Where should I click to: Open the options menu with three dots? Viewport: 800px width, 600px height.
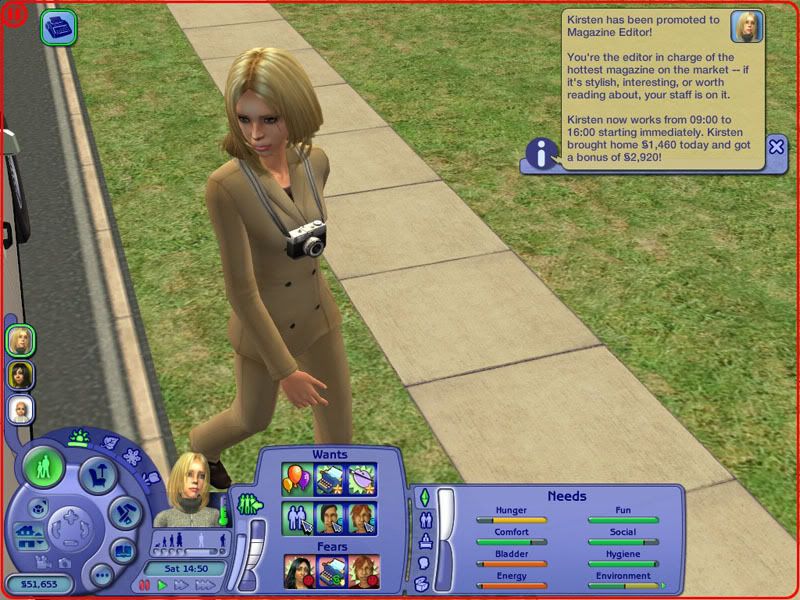click(x=101, y=575)
